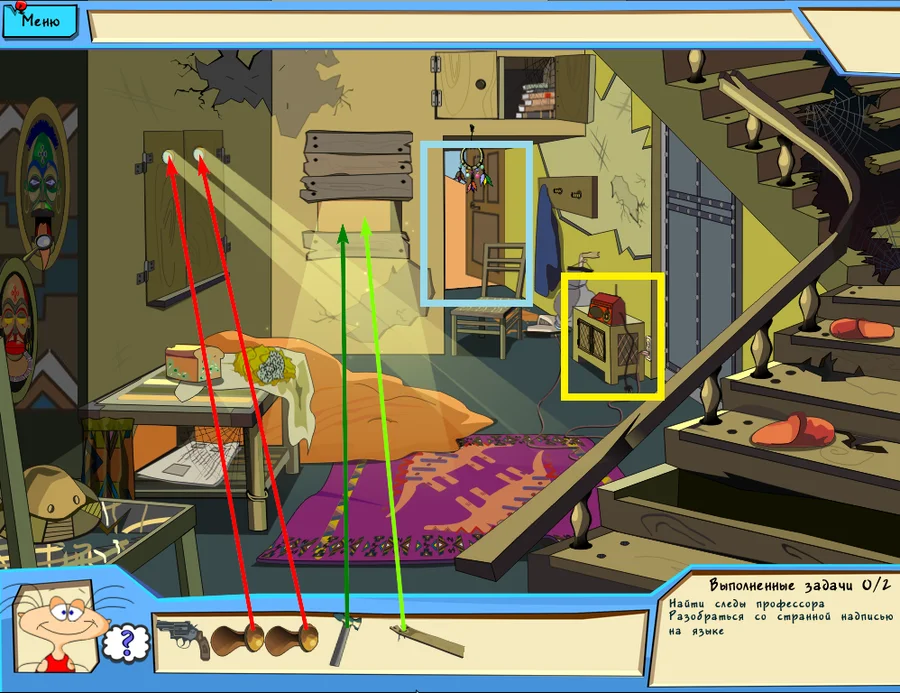Click the cartoon character portrait
The image size is (900, 693).
click(62, 628)
